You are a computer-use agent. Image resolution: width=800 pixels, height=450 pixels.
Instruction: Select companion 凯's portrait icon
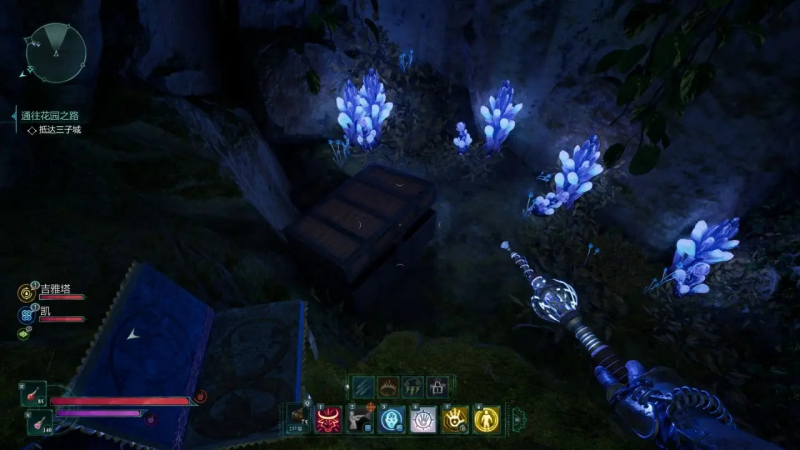tap(25, 315)
